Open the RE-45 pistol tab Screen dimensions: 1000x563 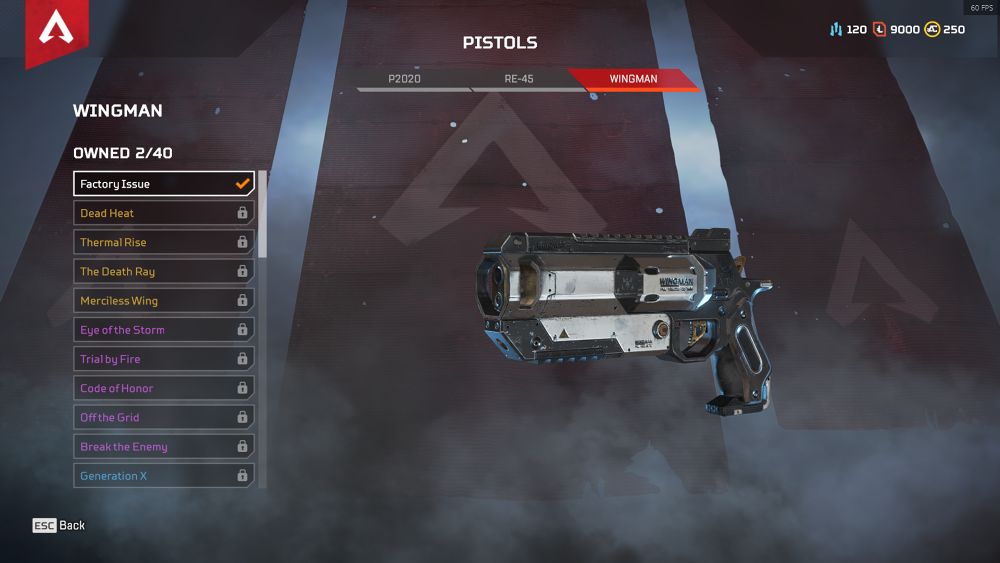click(520, 78)
